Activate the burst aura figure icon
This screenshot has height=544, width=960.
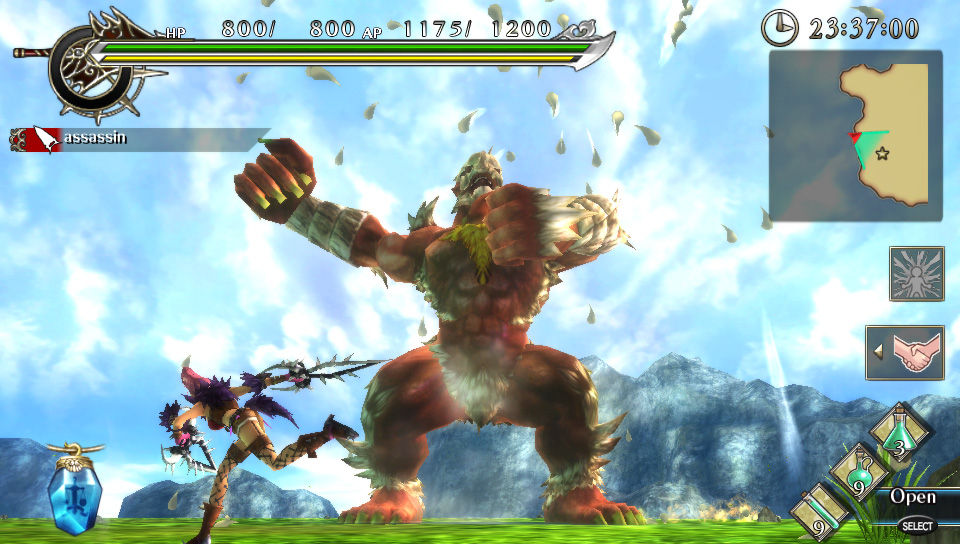(916, 274)
